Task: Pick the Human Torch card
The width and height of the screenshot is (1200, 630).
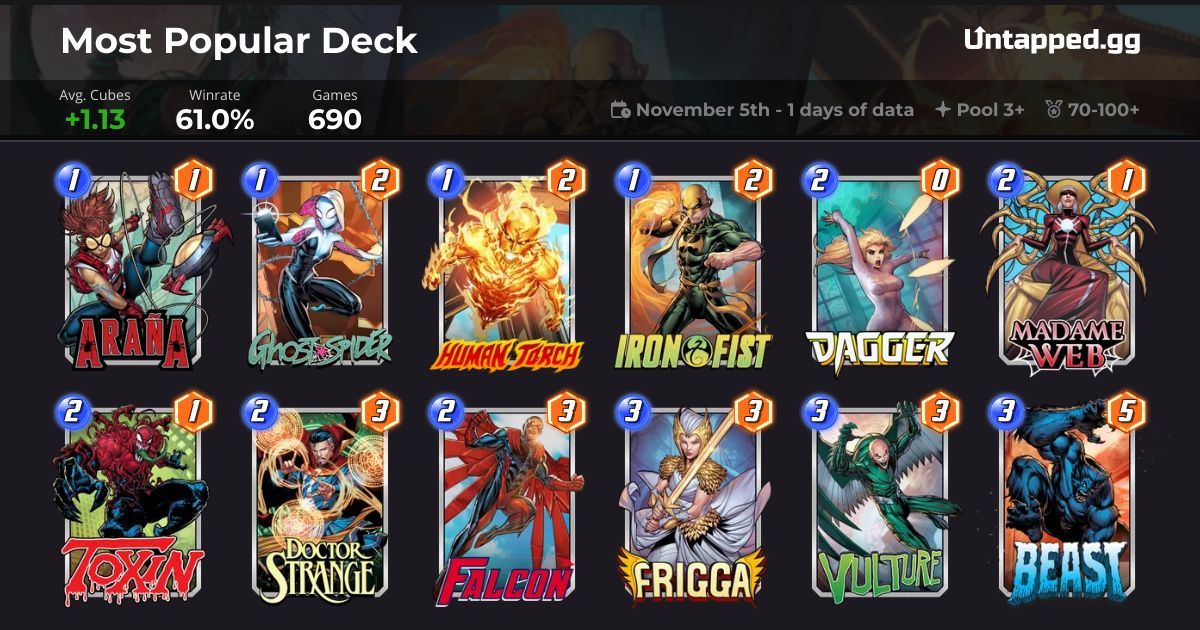Action: point(507,270)
